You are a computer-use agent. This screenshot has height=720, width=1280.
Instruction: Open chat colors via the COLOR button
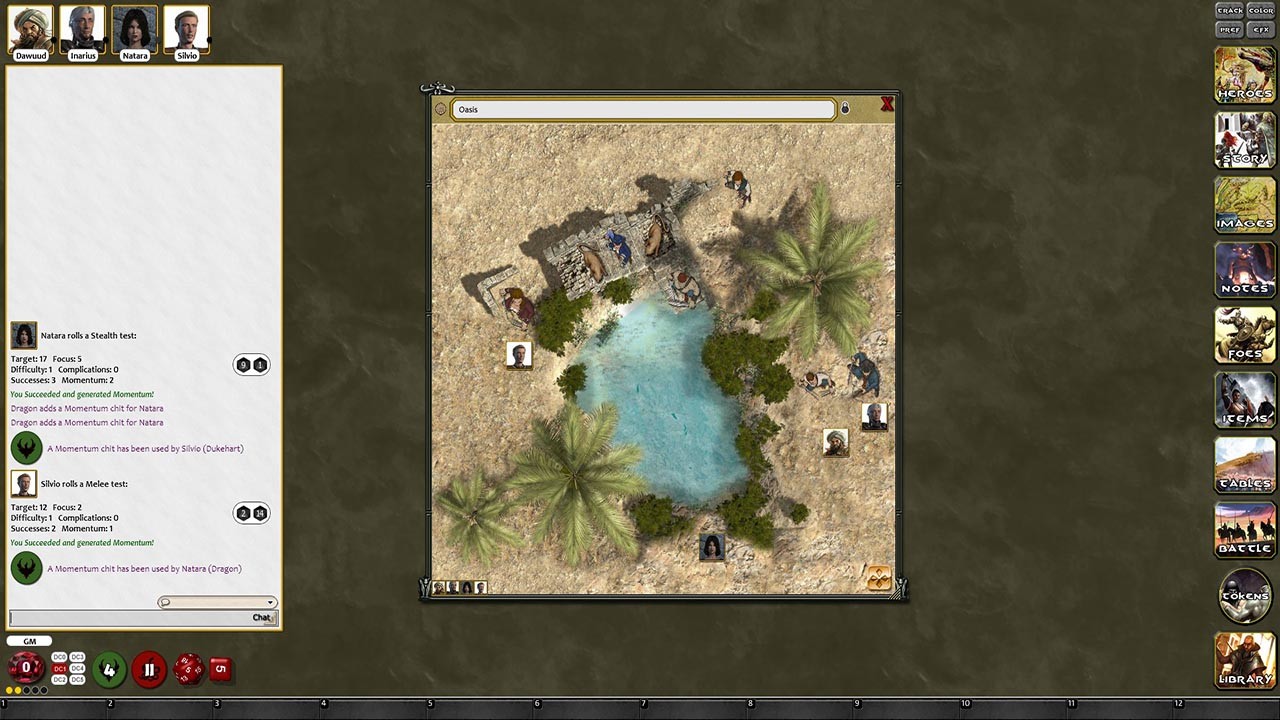[1259, 10]
